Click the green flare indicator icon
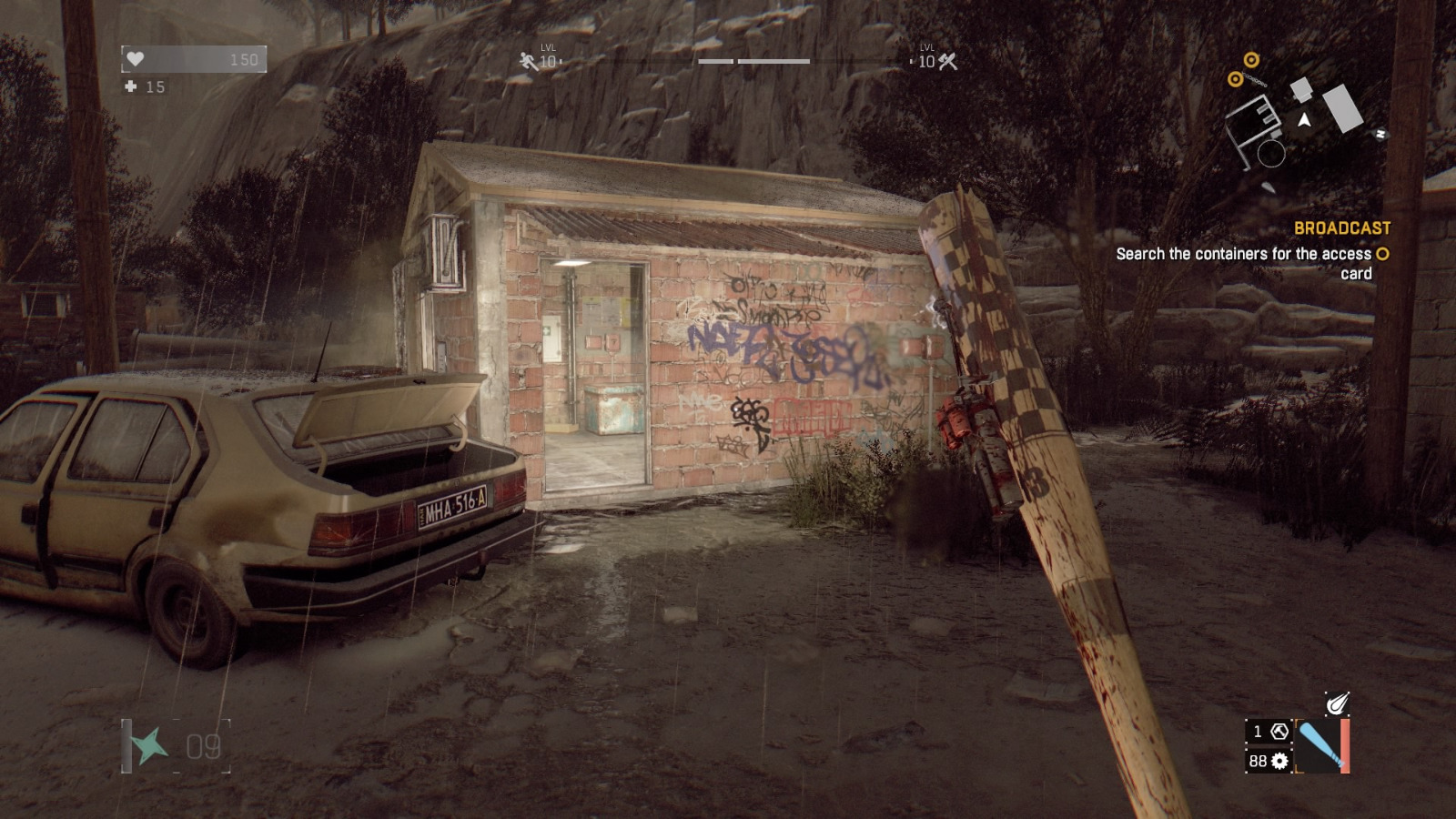 click(148, 747)
